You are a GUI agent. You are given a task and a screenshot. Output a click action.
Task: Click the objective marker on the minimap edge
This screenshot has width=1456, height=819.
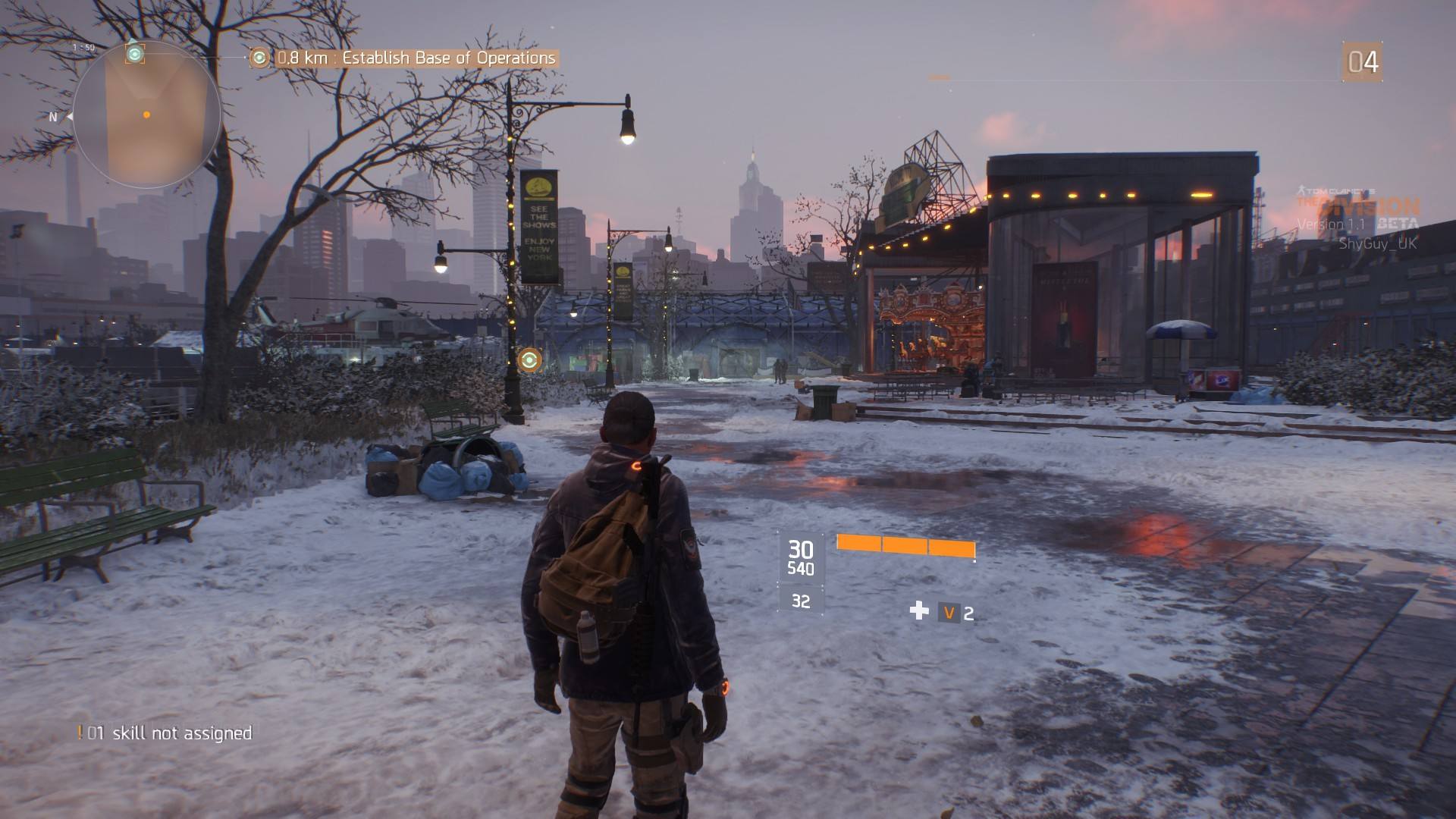click(135, 53)
